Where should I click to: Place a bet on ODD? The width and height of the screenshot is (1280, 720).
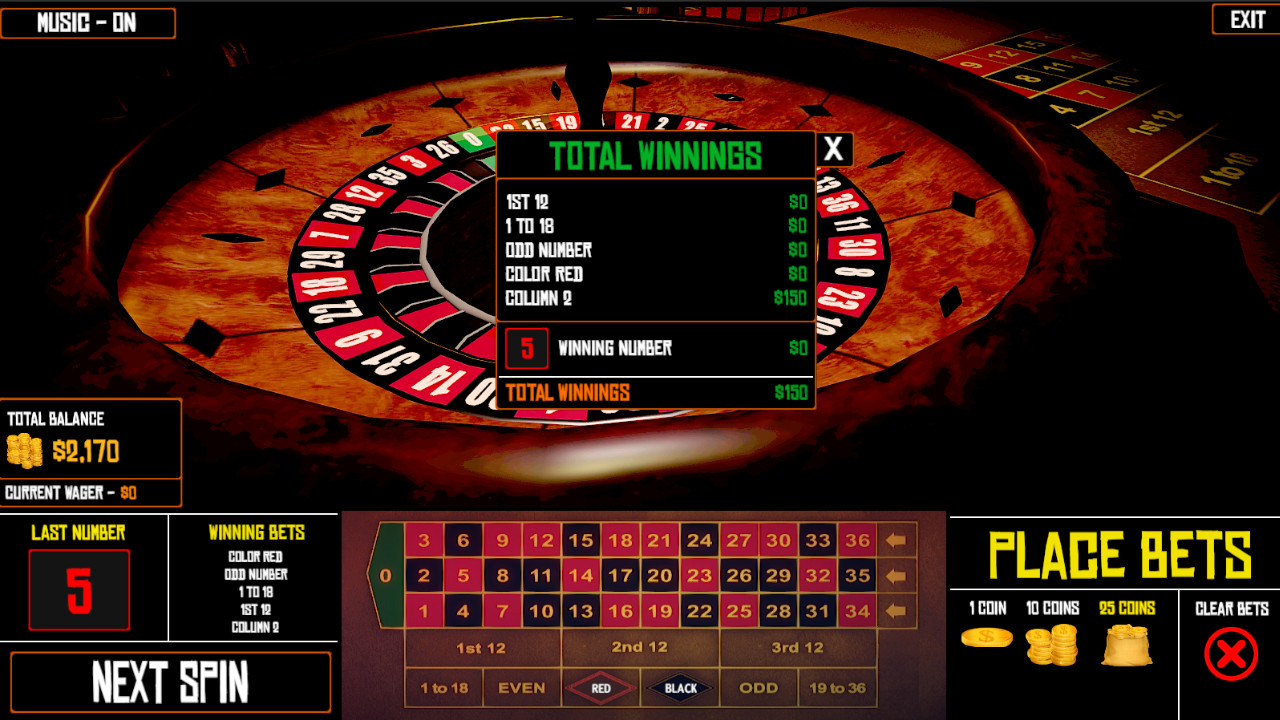(758, 687)
